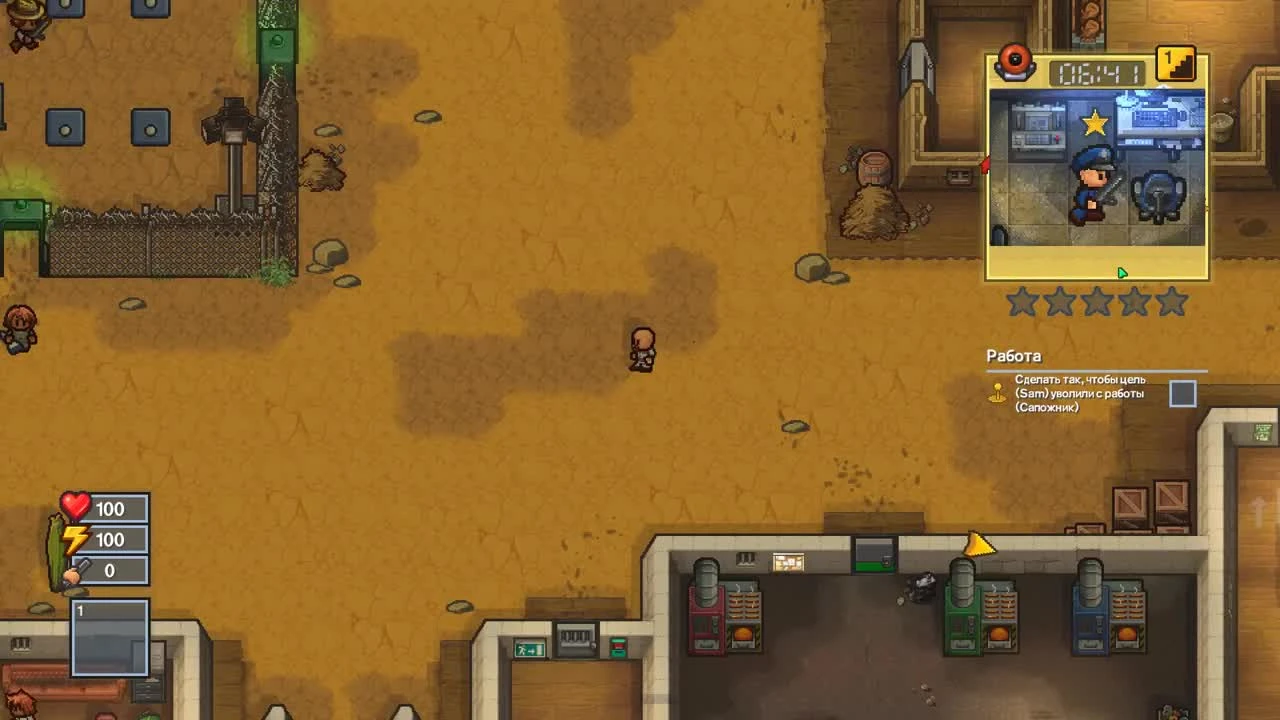Toggle the first heat rating star
Screen dimensions: 1280x720
1023,302
